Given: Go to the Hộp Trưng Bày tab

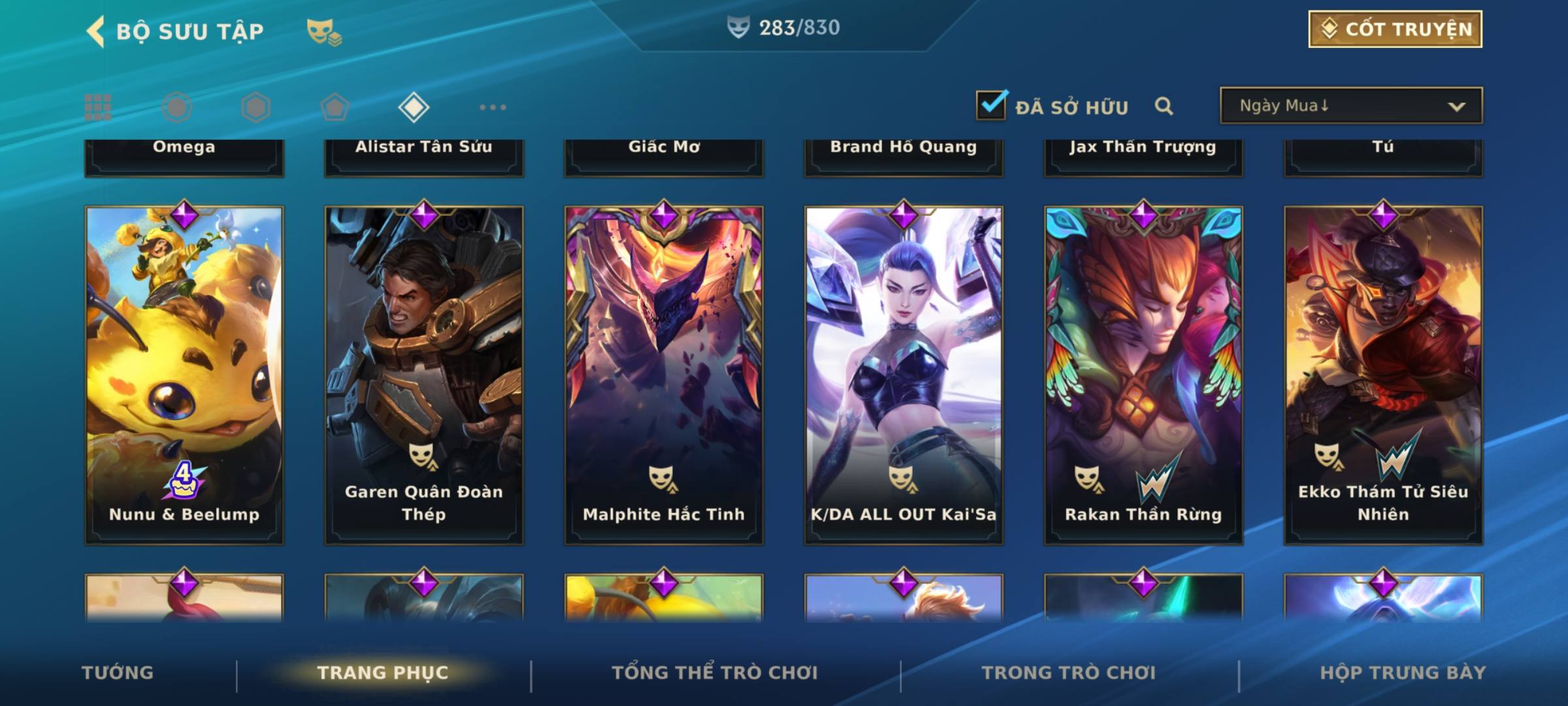Looking at the screenshot, I should point(1403,673).
